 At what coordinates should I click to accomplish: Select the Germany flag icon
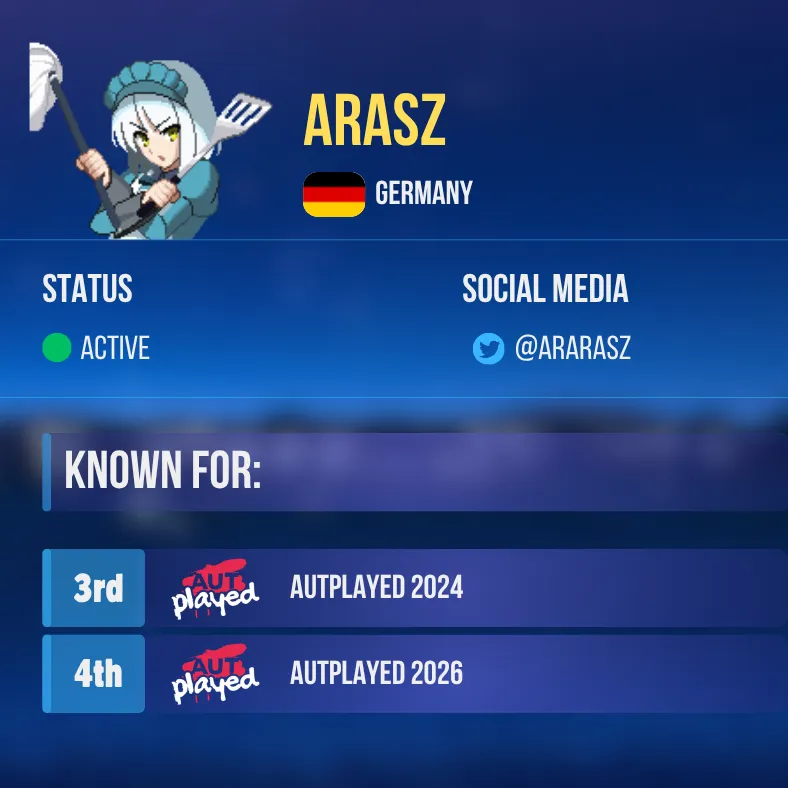[x=334, y=194]
